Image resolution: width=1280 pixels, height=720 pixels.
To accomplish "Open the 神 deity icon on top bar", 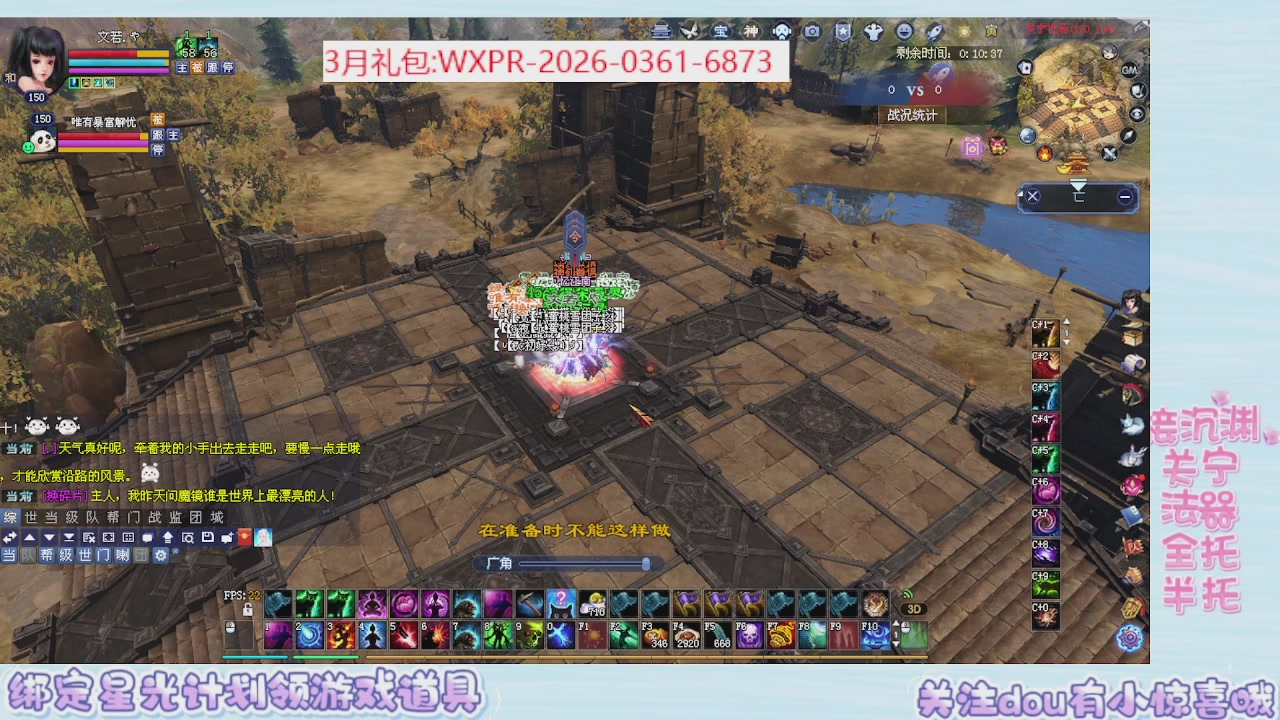I will [753, 31].
